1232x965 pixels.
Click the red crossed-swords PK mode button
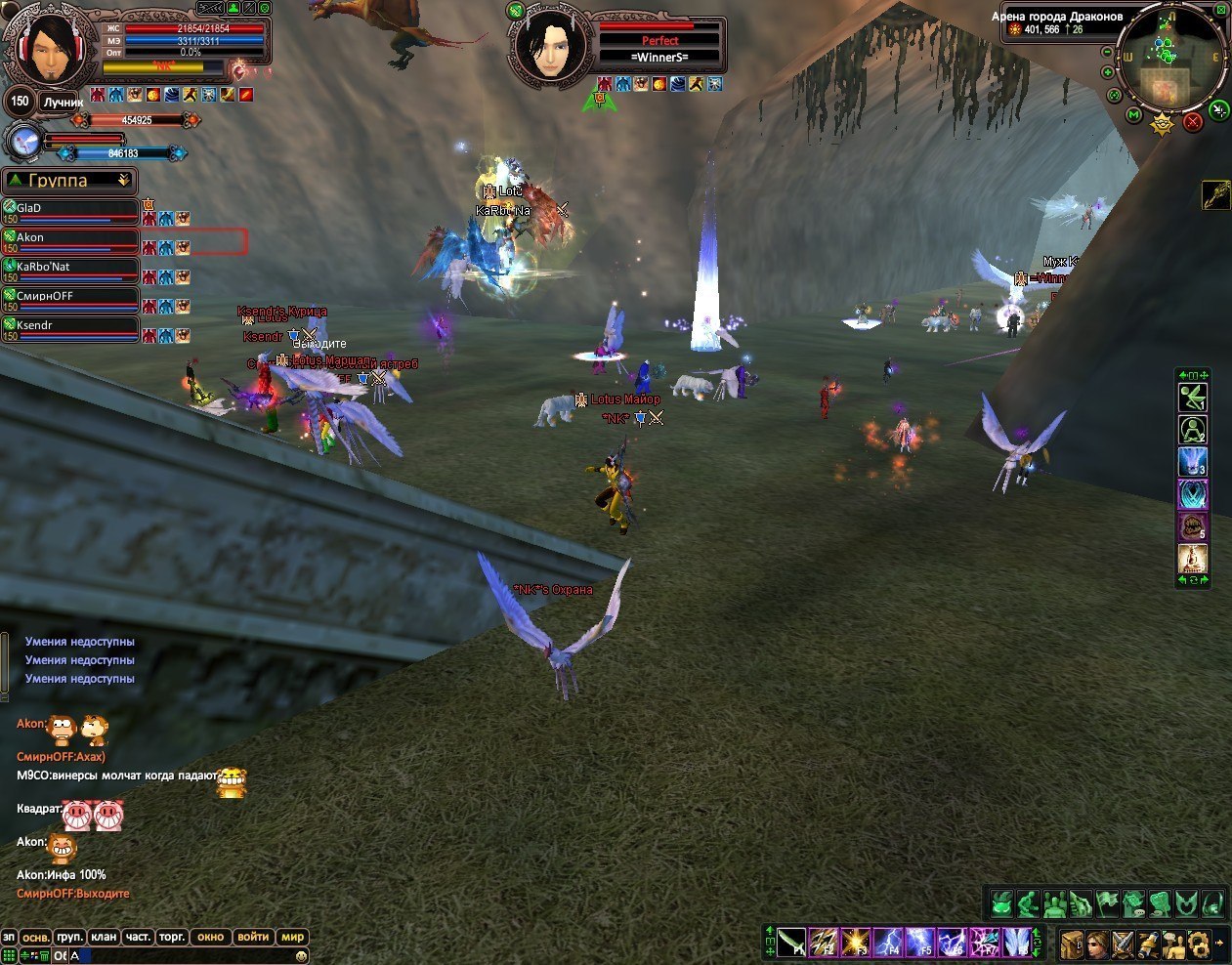[x=1193, y=122]
